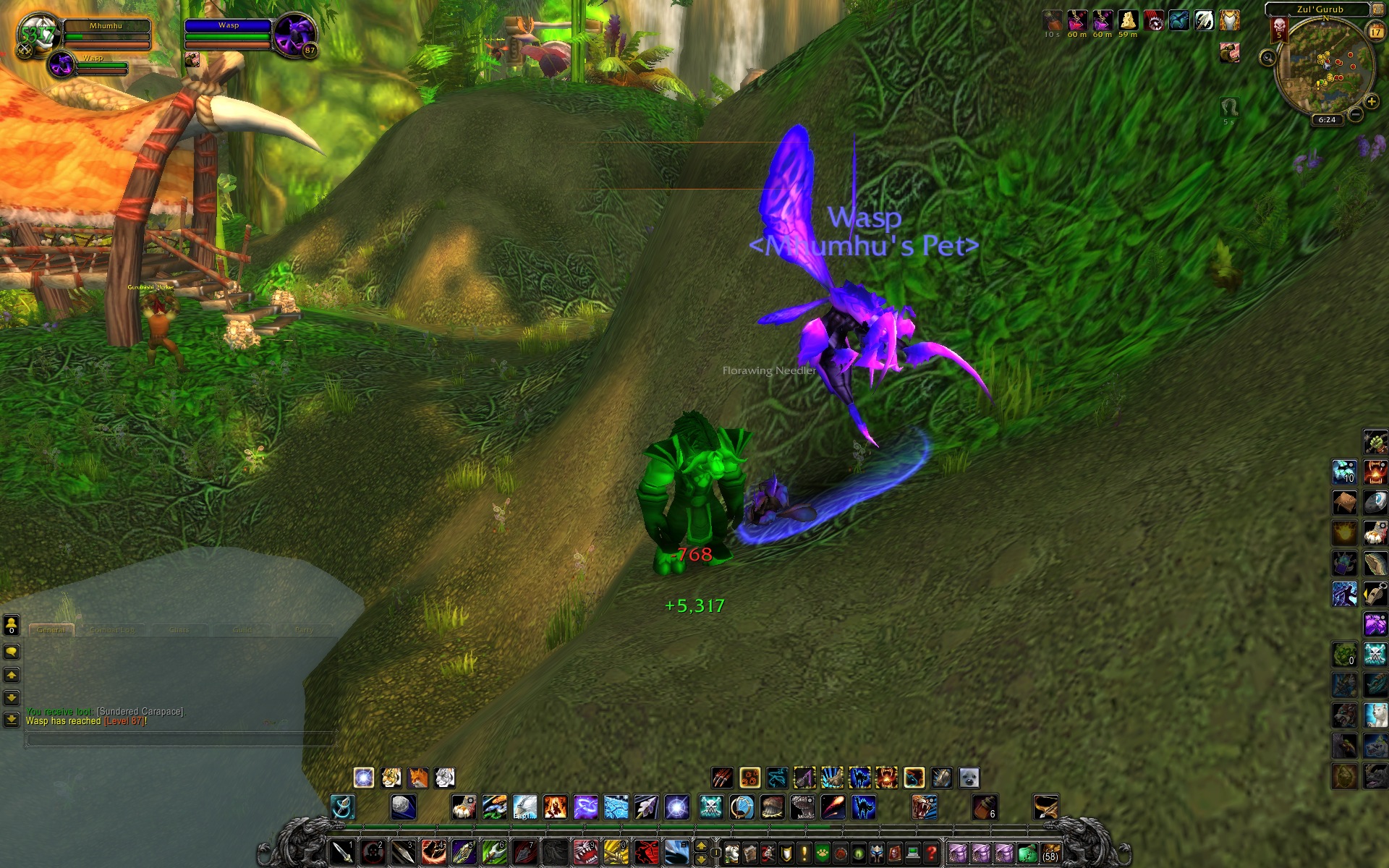Activate the sword ability in action slot 1

341,853
